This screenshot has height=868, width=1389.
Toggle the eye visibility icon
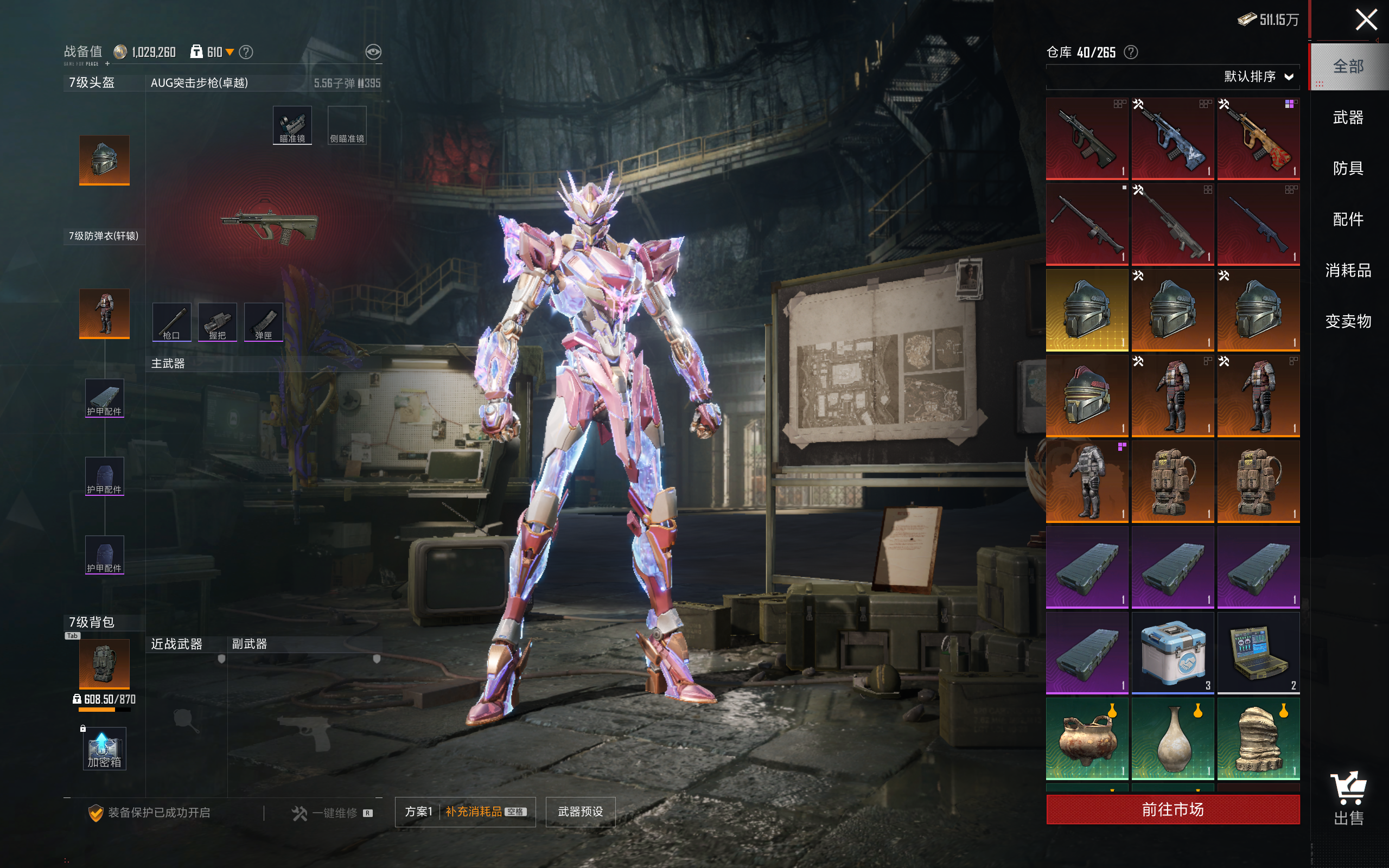(x=373, y=52)
